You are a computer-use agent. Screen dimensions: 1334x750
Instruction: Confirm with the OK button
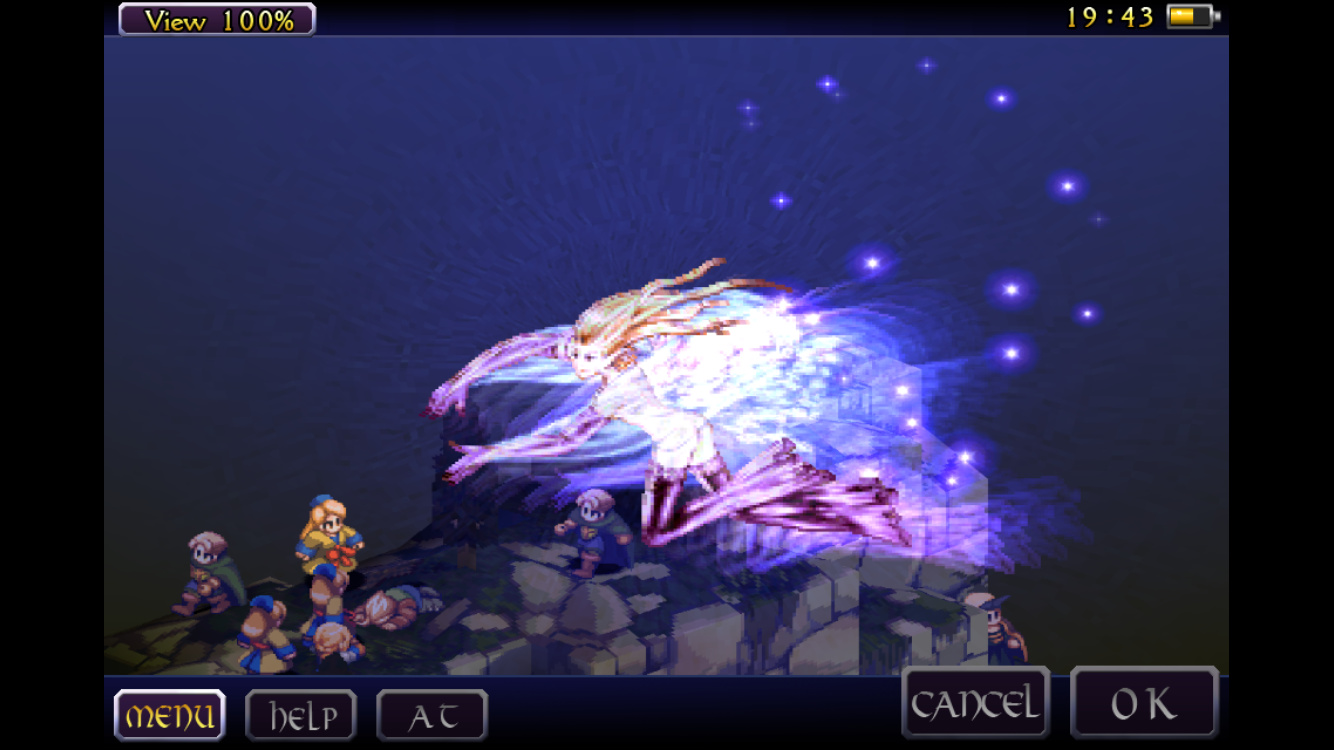click(x=1144, y=703)
